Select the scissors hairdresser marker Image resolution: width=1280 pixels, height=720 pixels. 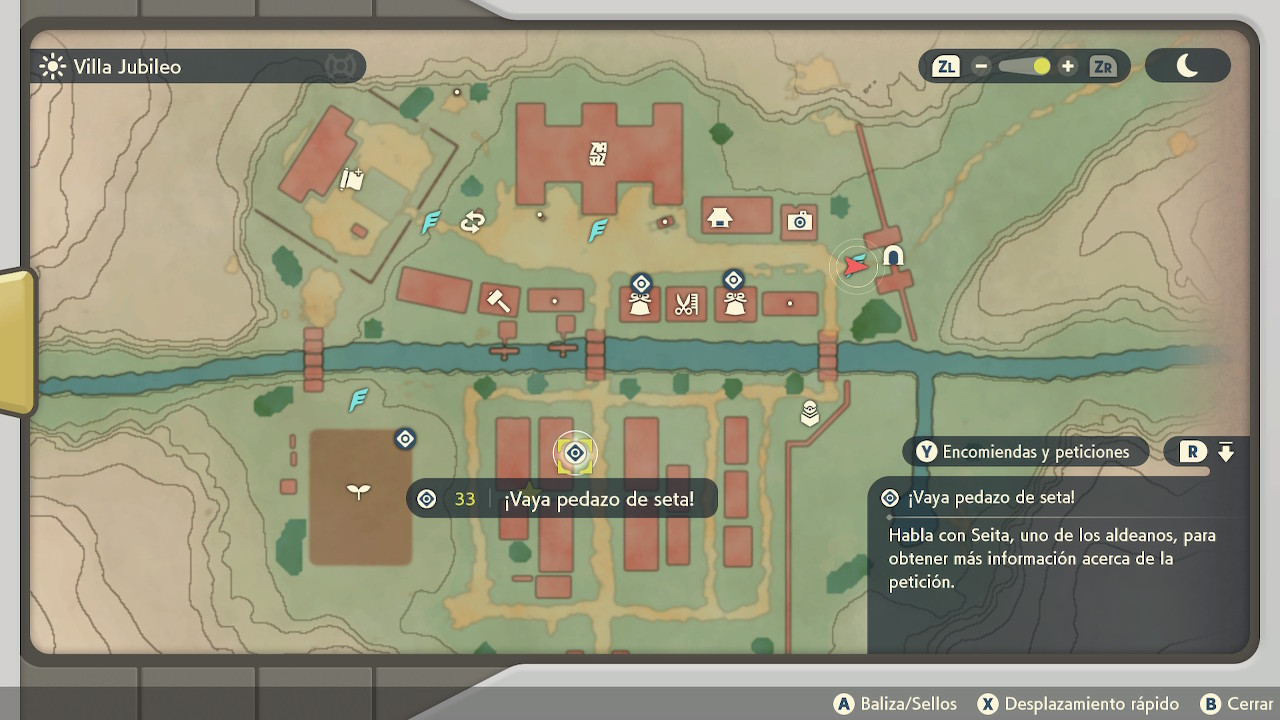point(685,304)
